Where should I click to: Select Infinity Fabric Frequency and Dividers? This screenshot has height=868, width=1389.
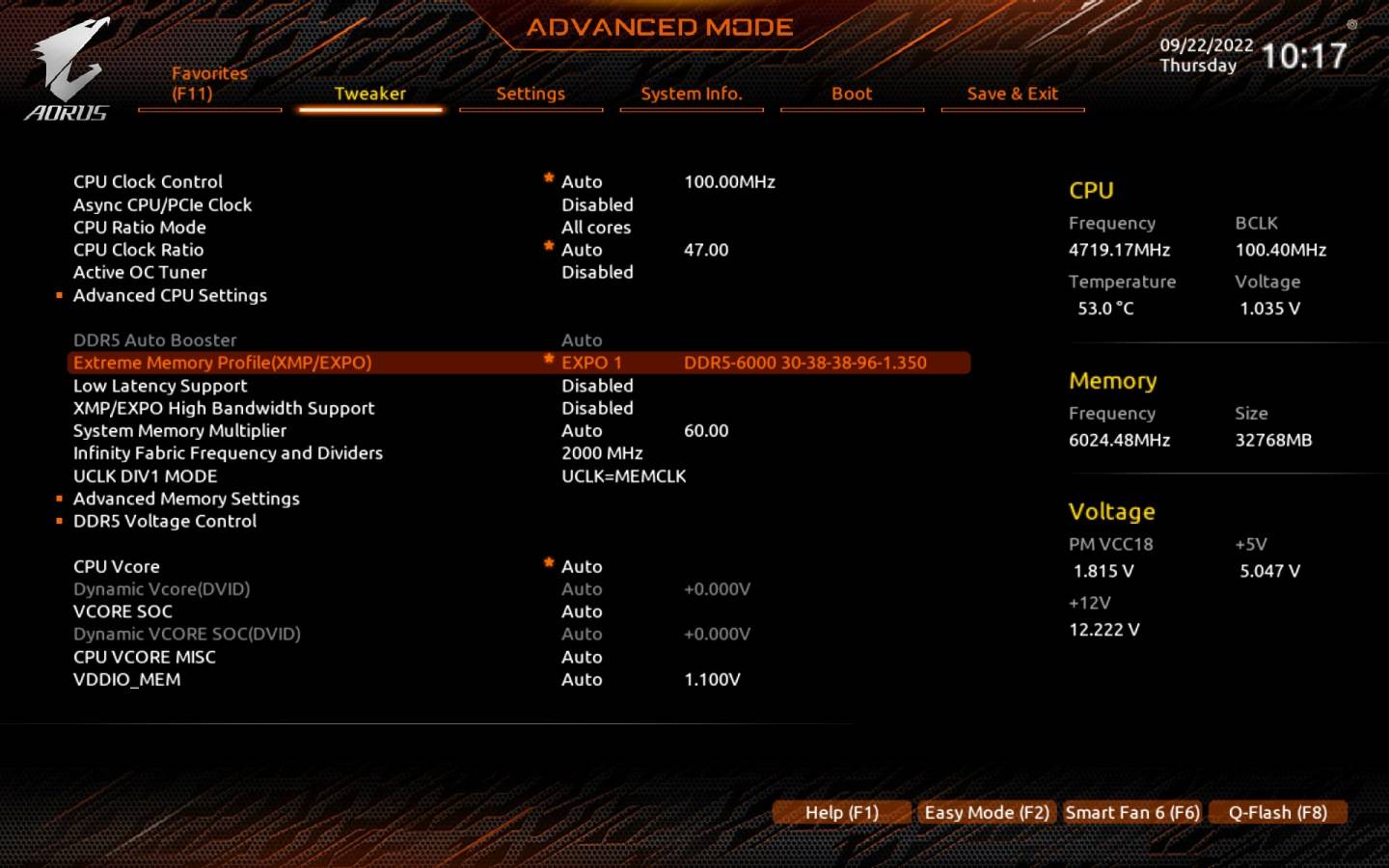228,453
